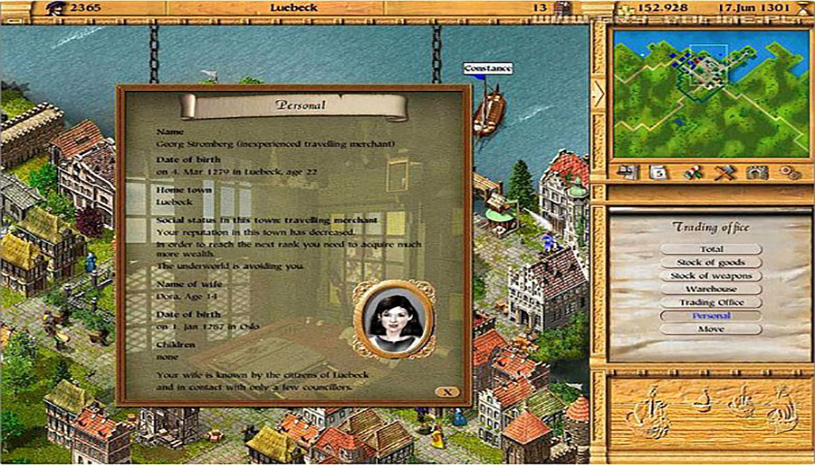View the Stock of weapons
The image size is (815, 465).
click(x=711, y=275)
